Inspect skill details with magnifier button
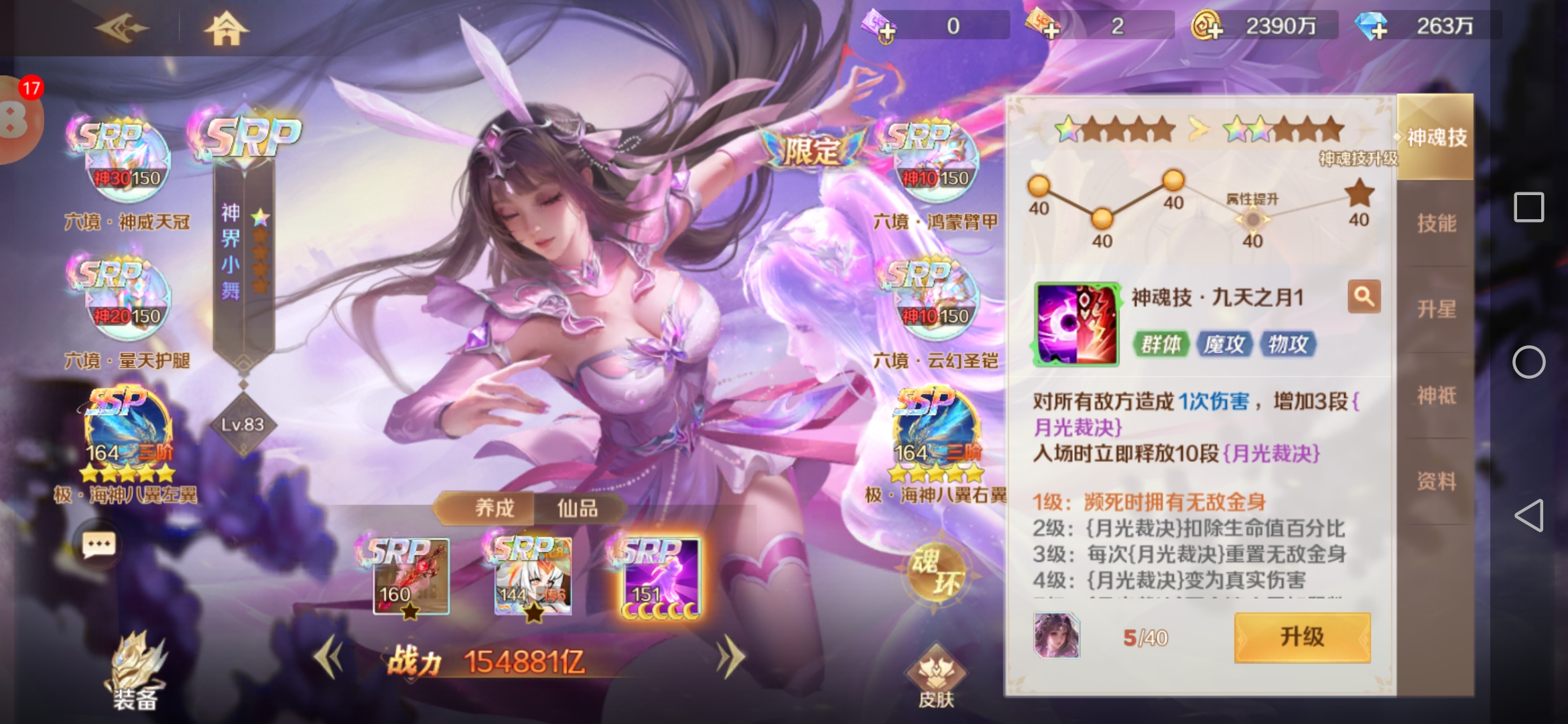This screenshot has width=1568, height=724. (x=1364, y=296)
